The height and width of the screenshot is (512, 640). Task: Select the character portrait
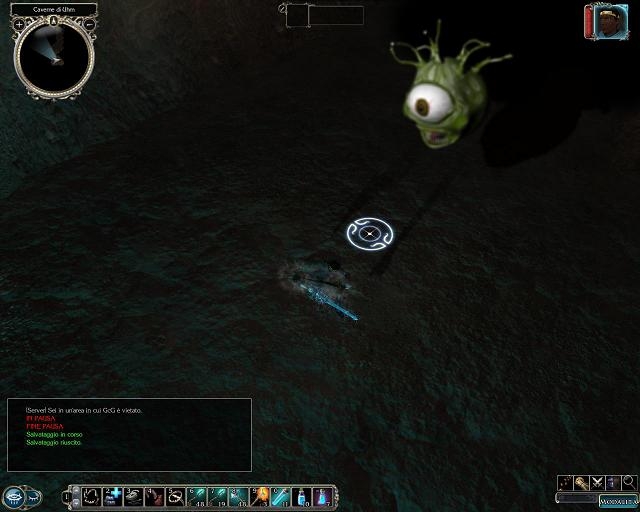(x=606, y=22)
